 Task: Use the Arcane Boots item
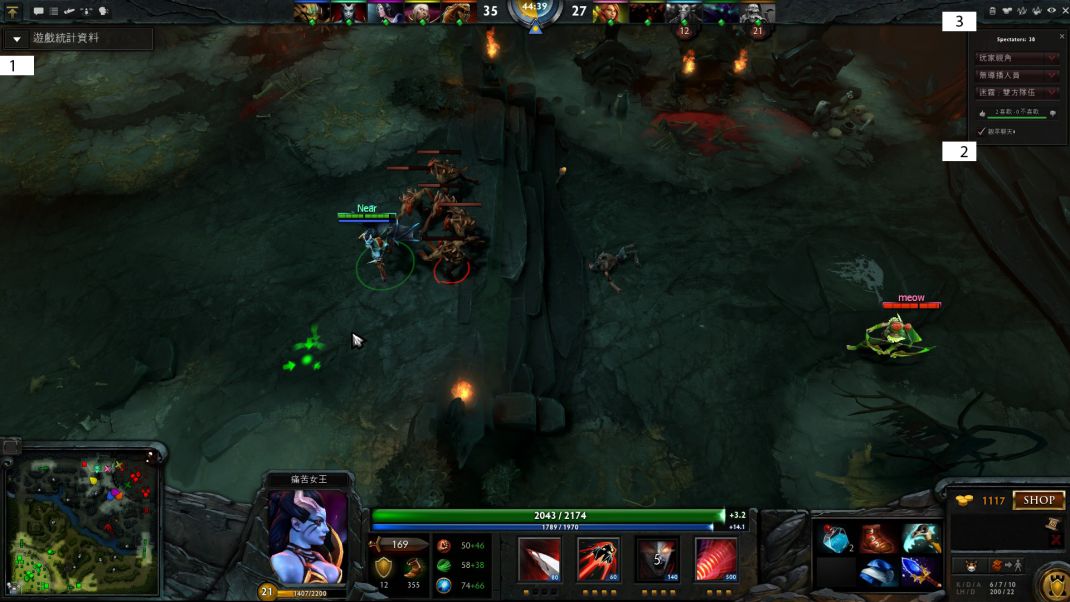coord(877,539)
